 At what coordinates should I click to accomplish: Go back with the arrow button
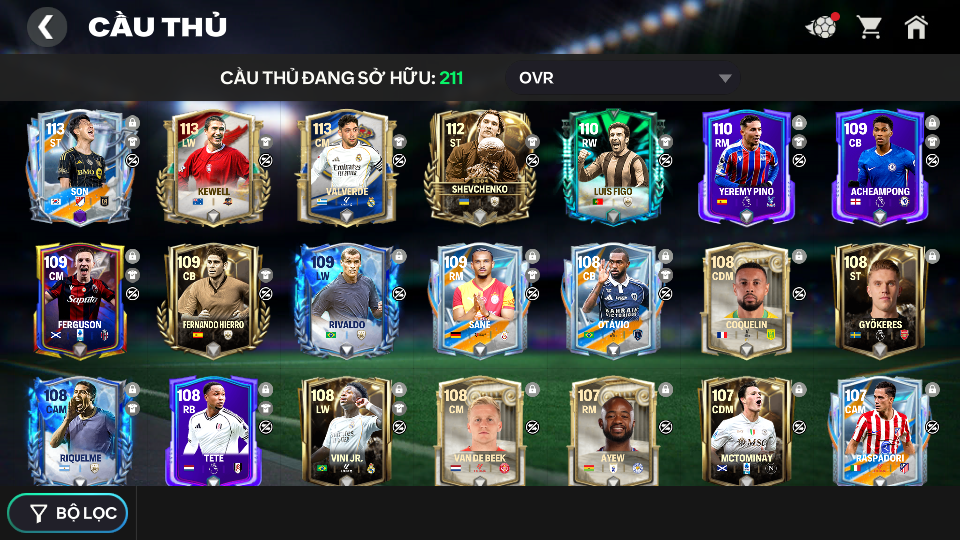46,27
